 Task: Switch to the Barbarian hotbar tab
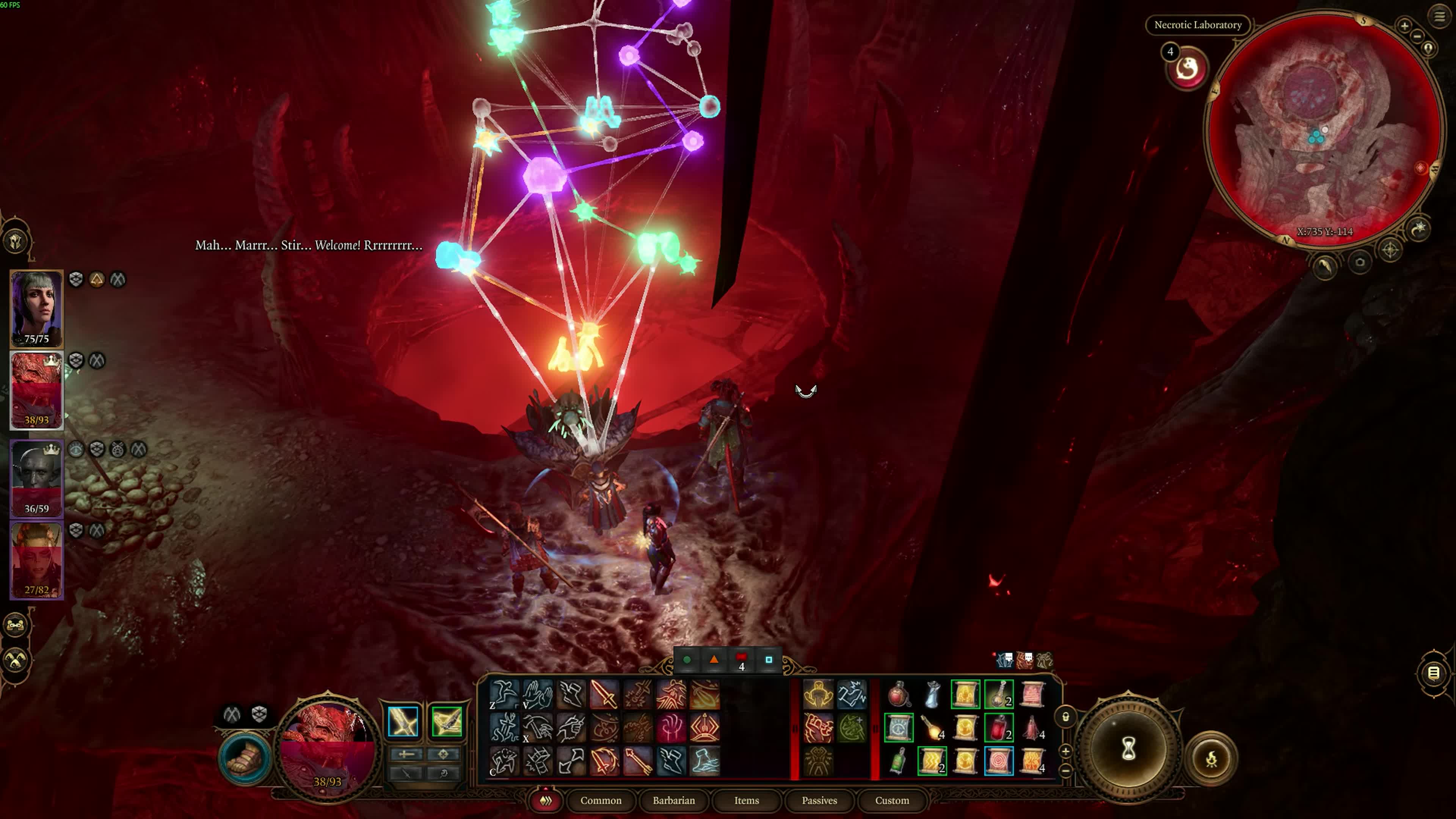click(x=674, y=800)
